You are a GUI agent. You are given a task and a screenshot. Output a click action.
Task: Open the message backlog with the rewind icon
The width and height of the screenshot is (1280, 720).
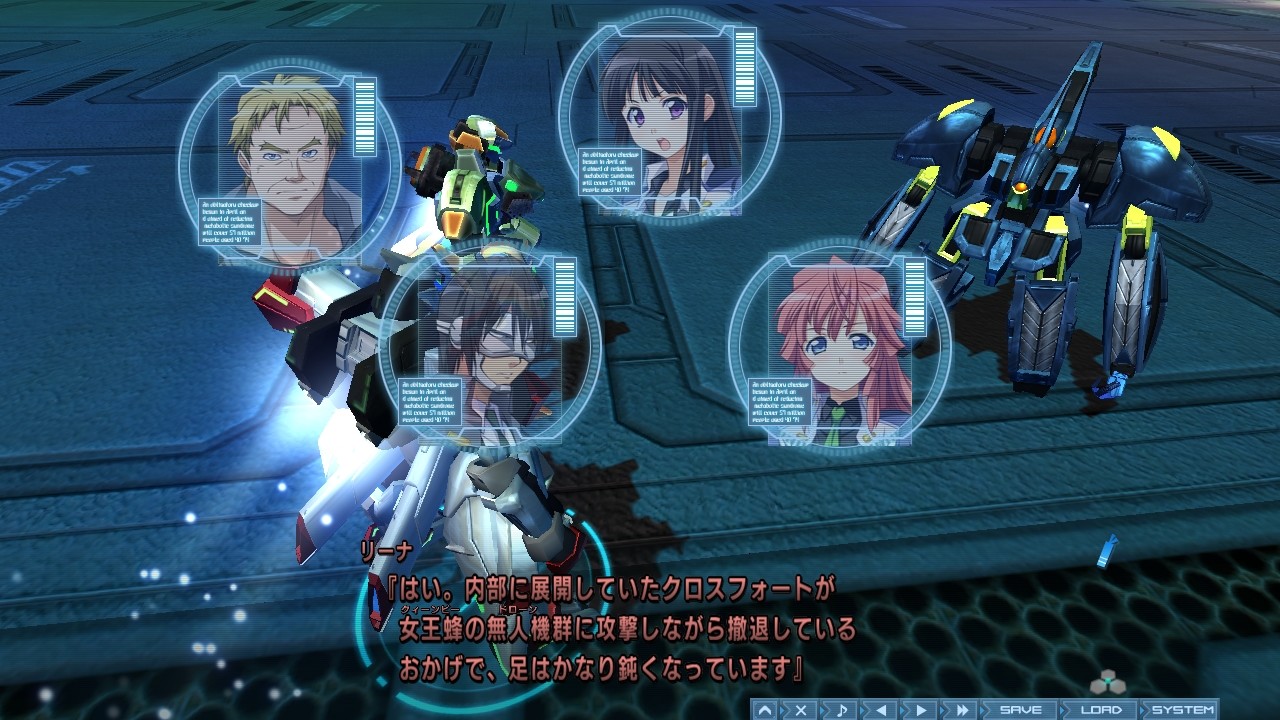point(880,712)
